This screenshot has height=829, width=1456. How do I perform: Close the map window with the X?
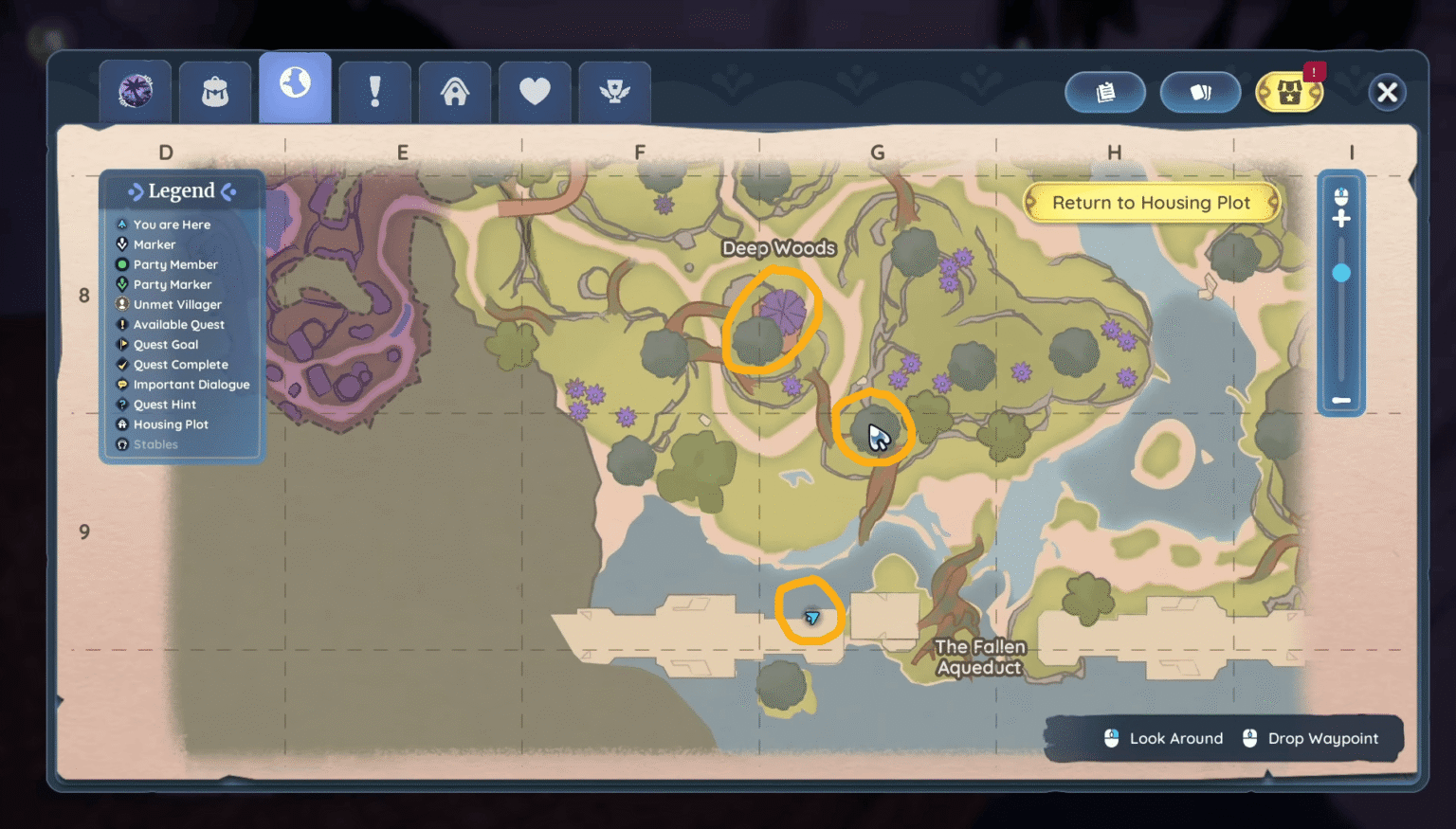pyautogui.click(x=1387, y=92)
